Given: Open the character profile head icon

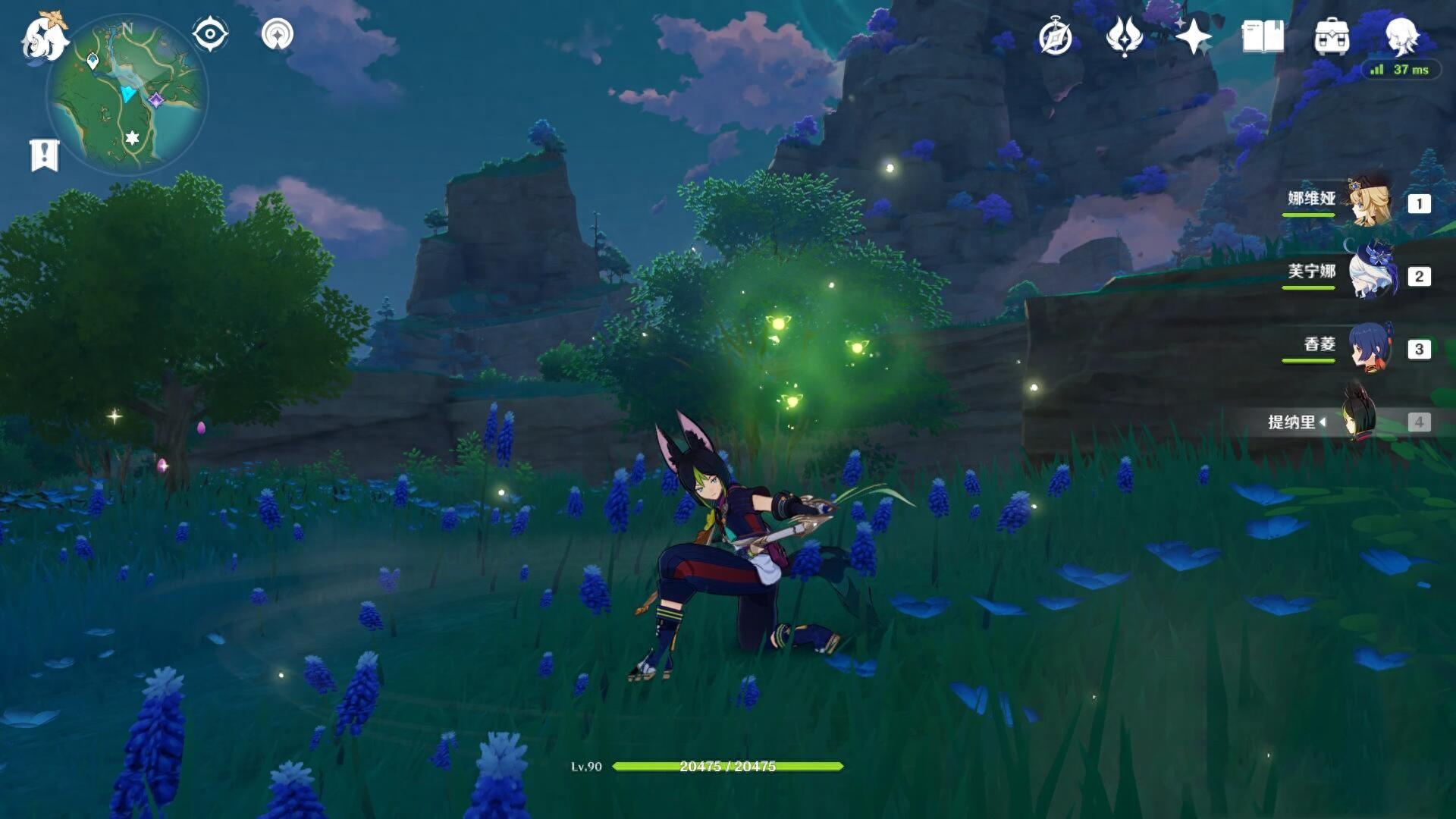Looking at the screenshot, I should 1401,35.
